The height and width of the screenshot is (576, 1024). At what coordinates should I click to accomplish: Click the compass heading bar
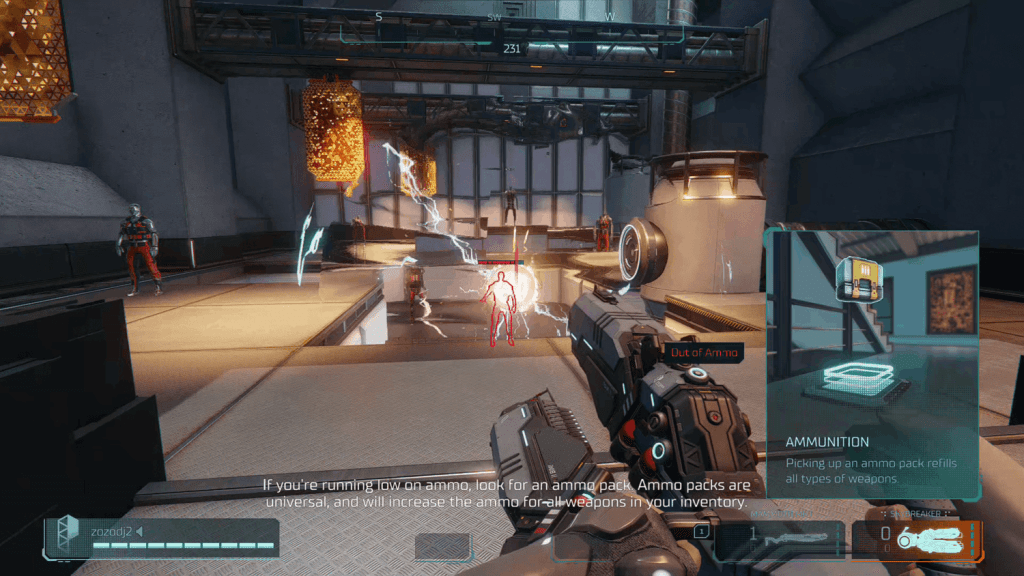(x=512, y=30)
